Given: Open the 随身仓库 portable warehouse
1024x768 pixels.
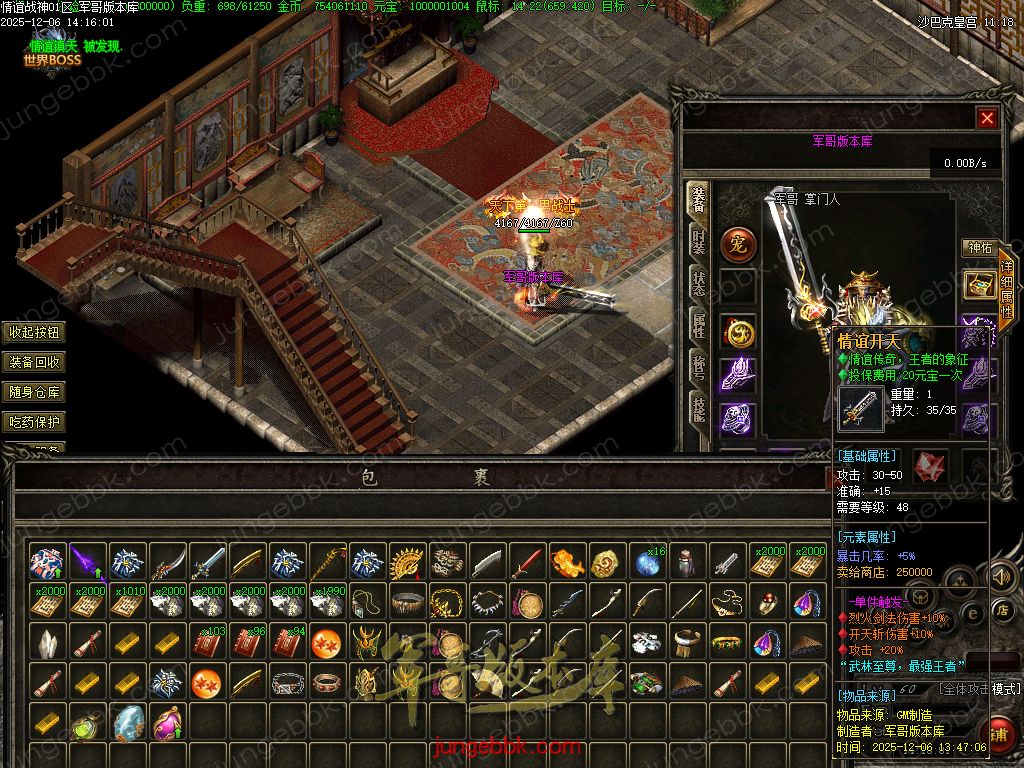Looking at the screenshot, I should point(35,392).
